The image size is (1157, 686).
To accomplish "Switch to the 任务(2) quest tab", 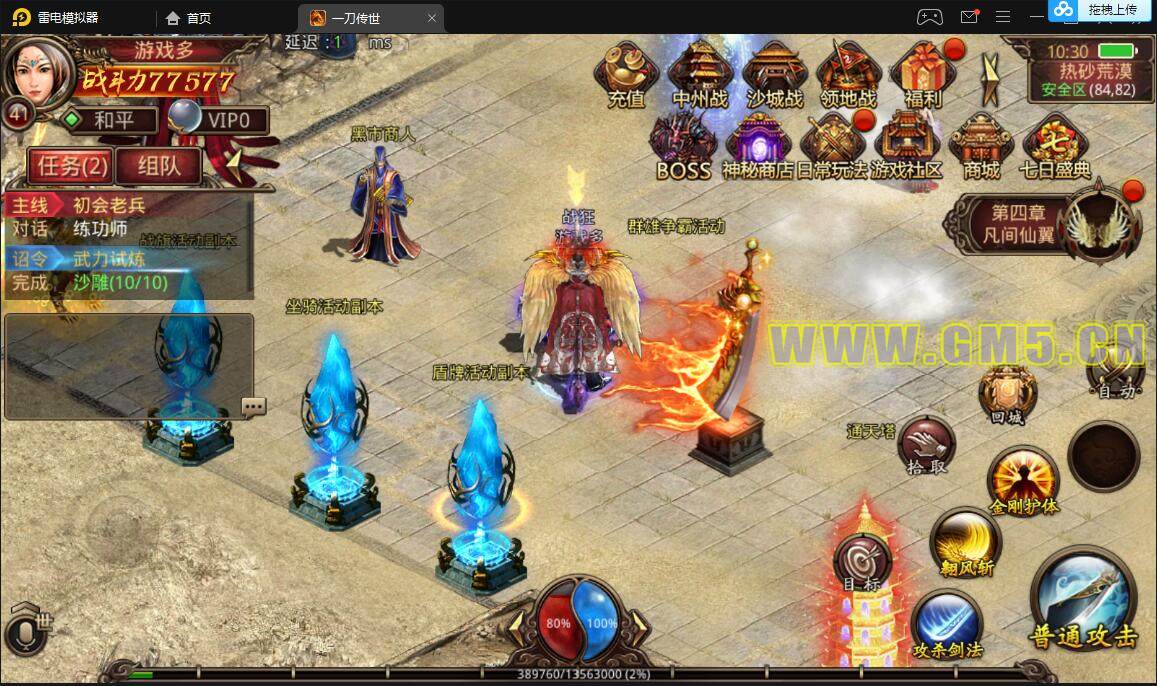I will coord(68,166).
